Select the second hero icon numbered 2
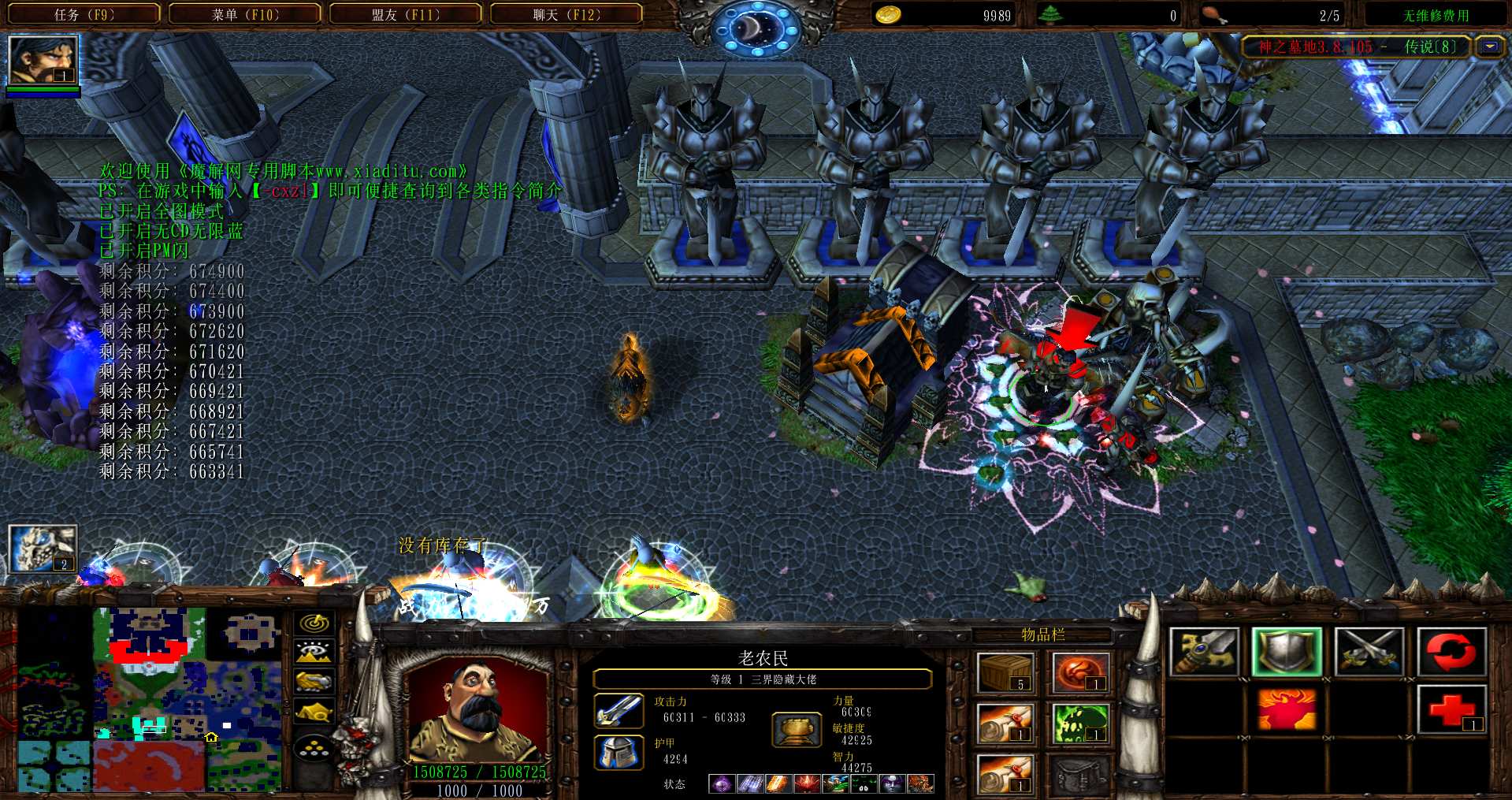Image resolution: width=1512 pixels, height=800 pixels. point(43,549)
